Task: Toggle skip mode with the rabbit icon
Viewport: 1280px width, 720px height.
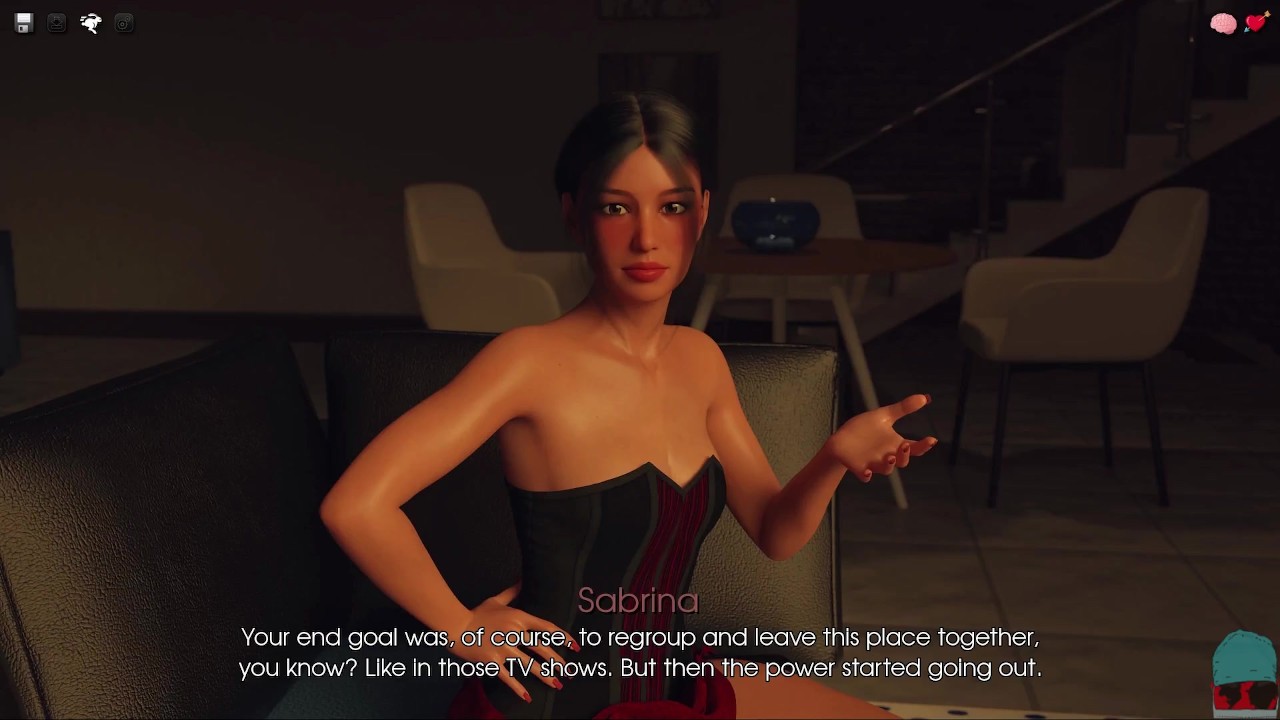Action: pyautogui.click(x=91, y=23)
